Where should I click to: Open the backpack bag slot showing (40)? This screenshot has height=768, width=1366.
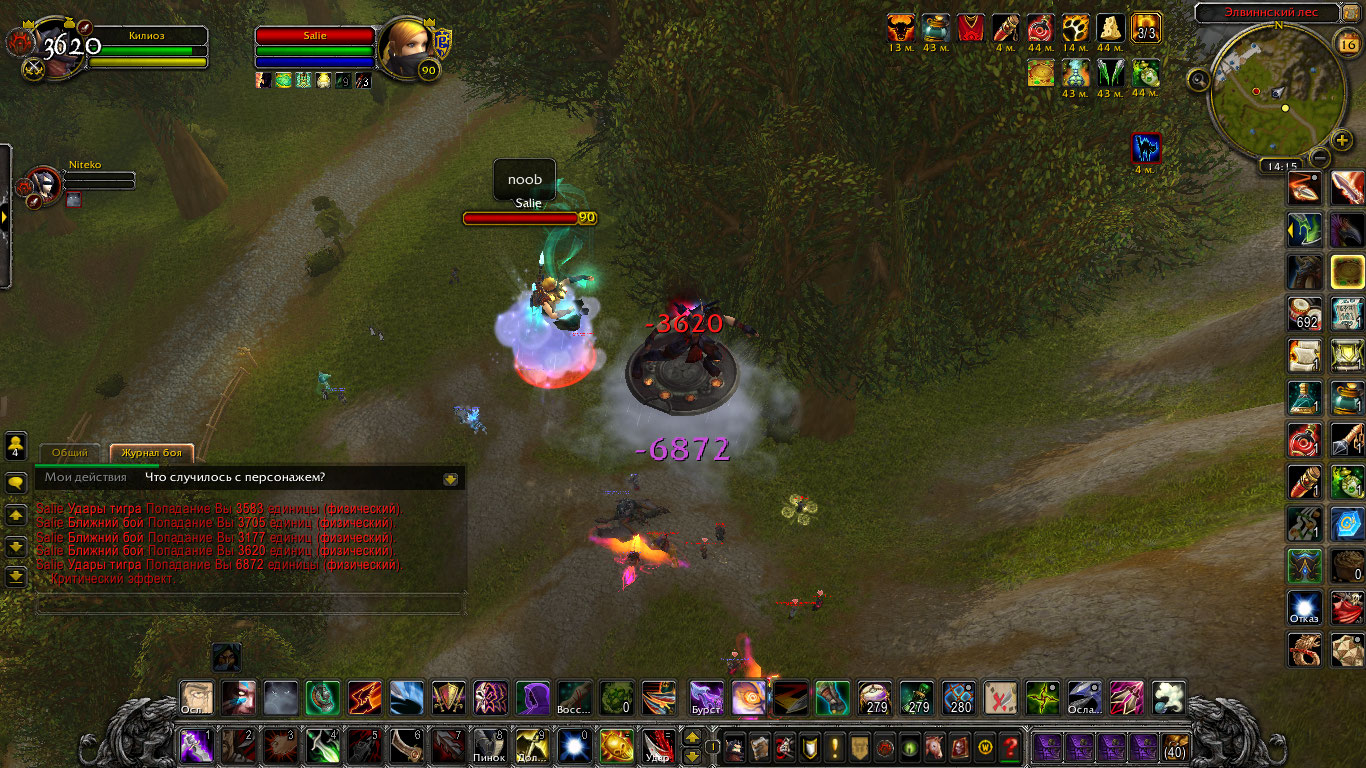pos(1174,746)
